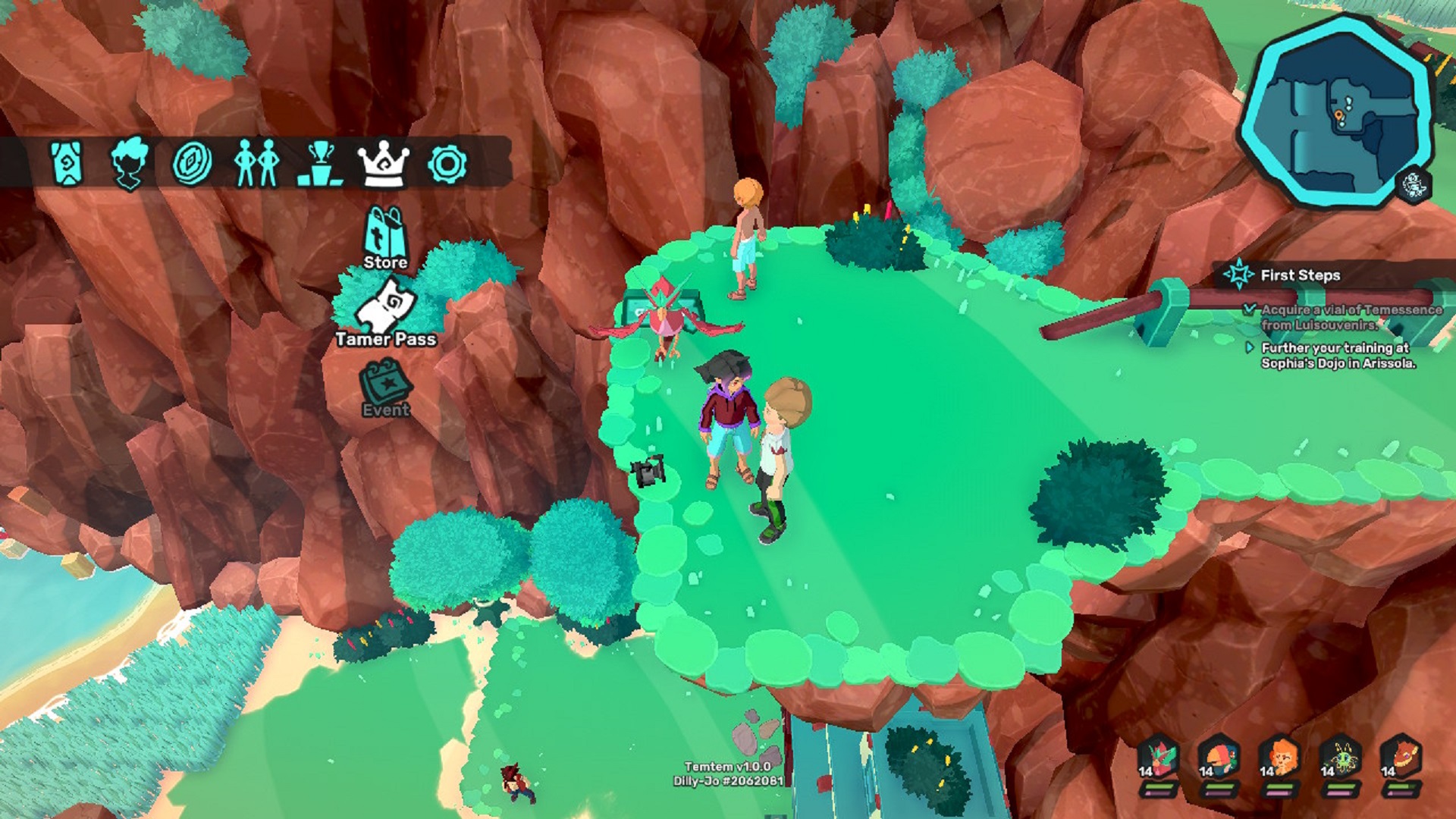The height and width of the screenshot is (819, 1456).
Task: Choose the Tamer Pass ticket
Action: coord(386,312)
